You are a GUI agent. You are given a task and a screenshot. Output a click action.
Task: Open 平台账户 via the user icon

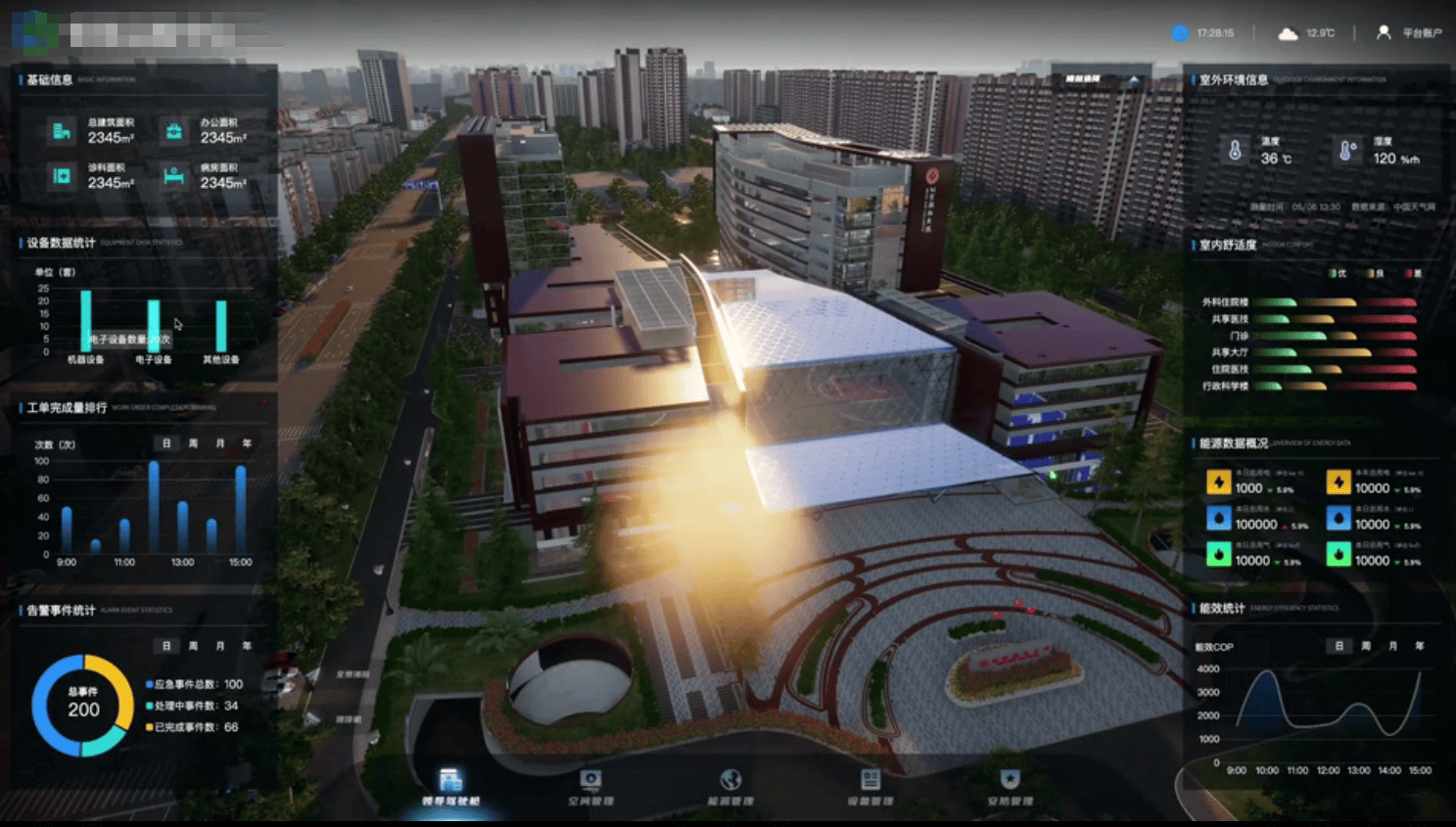pyautogui.click(x=1384, y=32)
